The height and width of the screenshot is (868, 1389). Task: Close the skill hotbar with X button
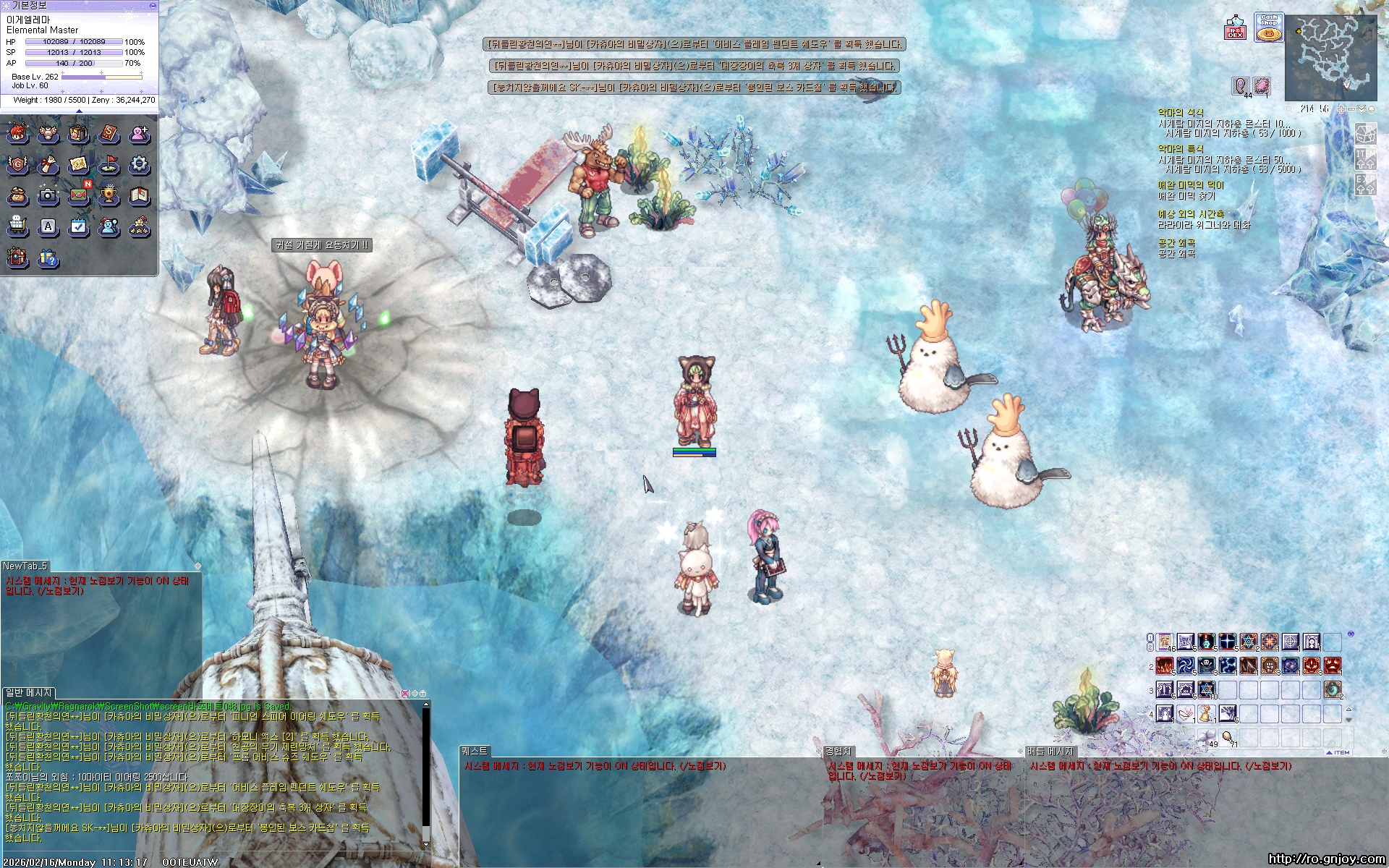[1351, 634]
